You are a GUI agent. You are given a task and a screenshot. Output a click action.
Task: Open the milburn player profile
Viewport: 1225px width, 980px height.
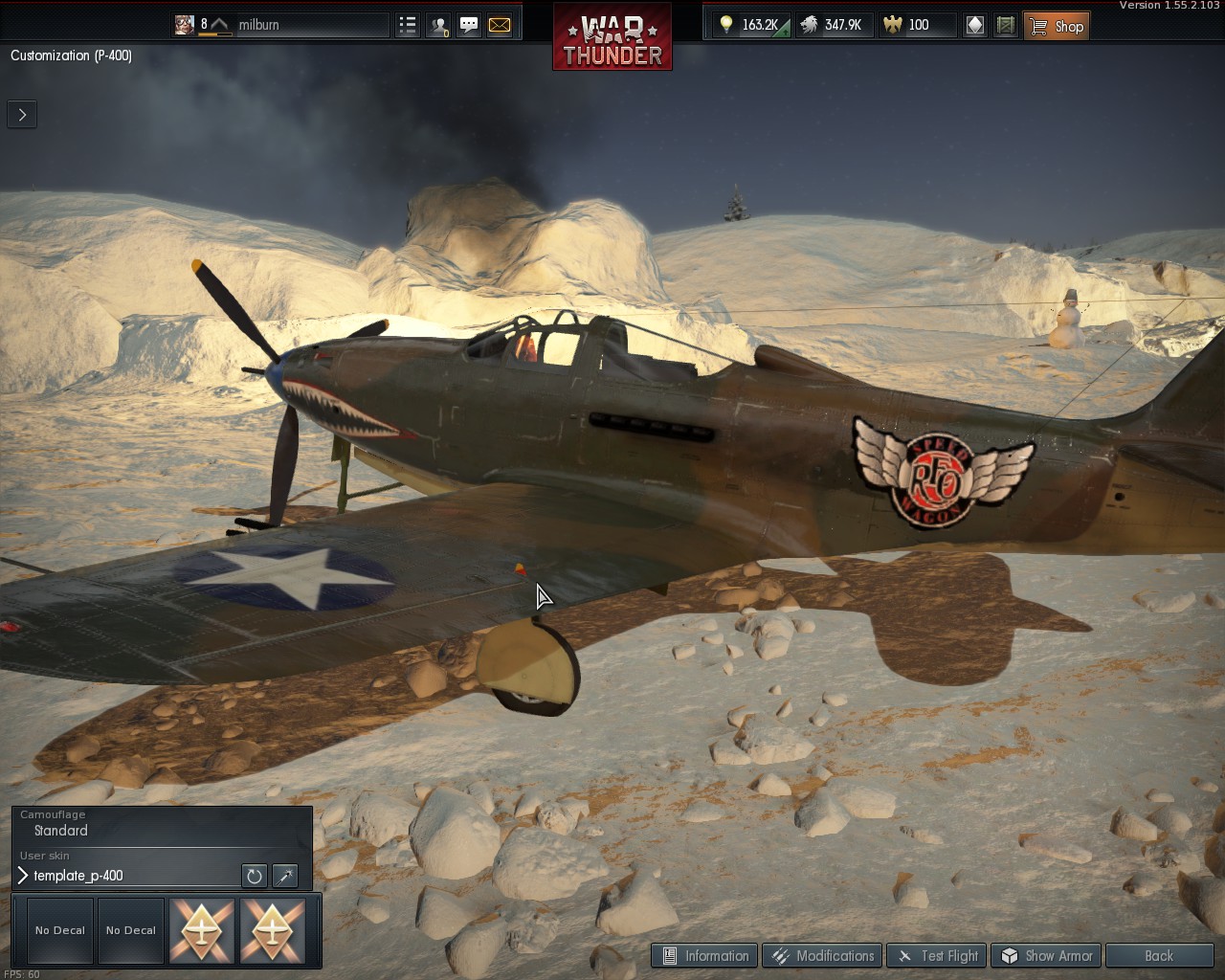click(x=258, y=25)
